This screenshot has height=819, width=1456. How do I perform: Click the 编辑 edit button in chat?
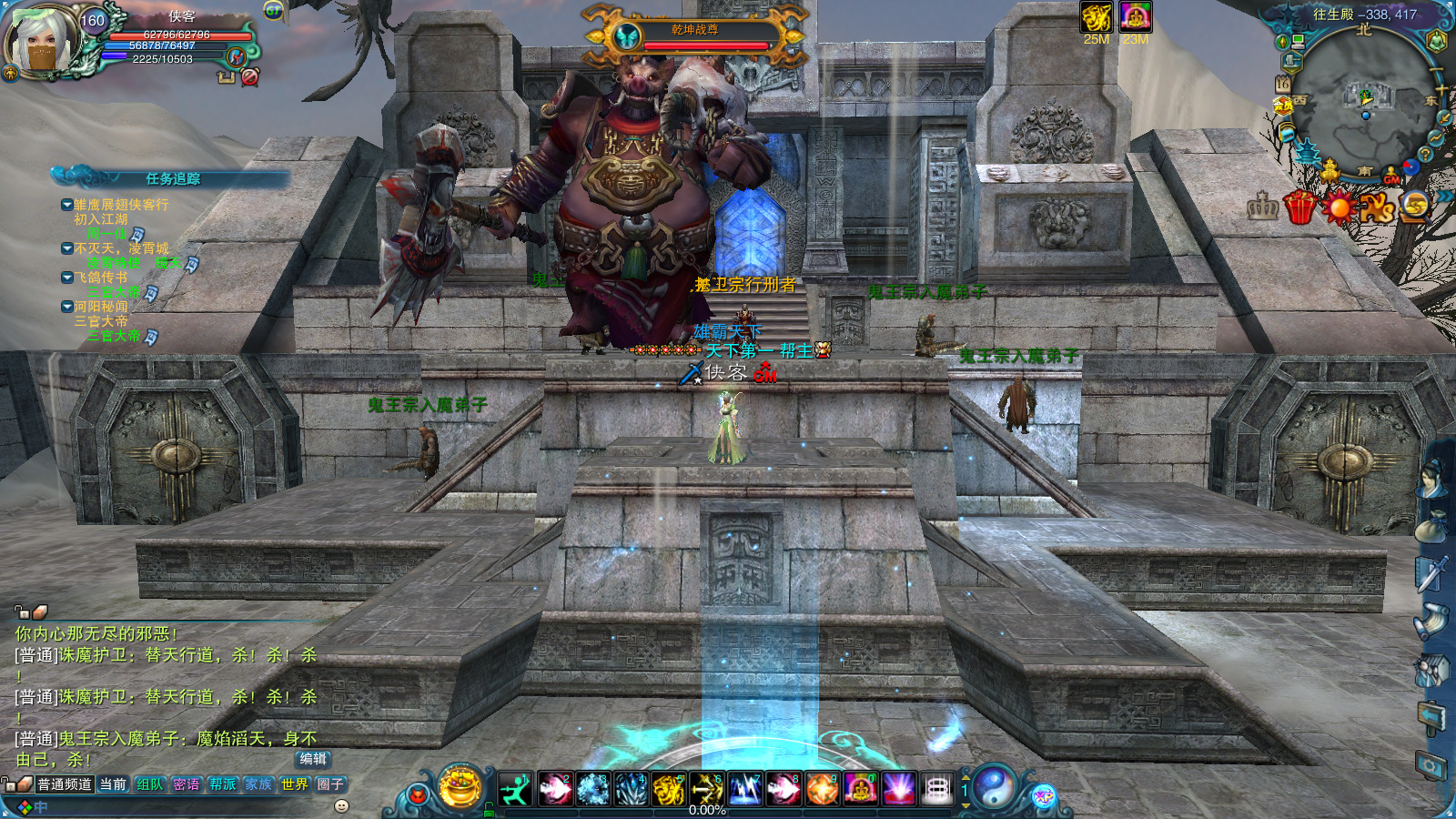313,759
